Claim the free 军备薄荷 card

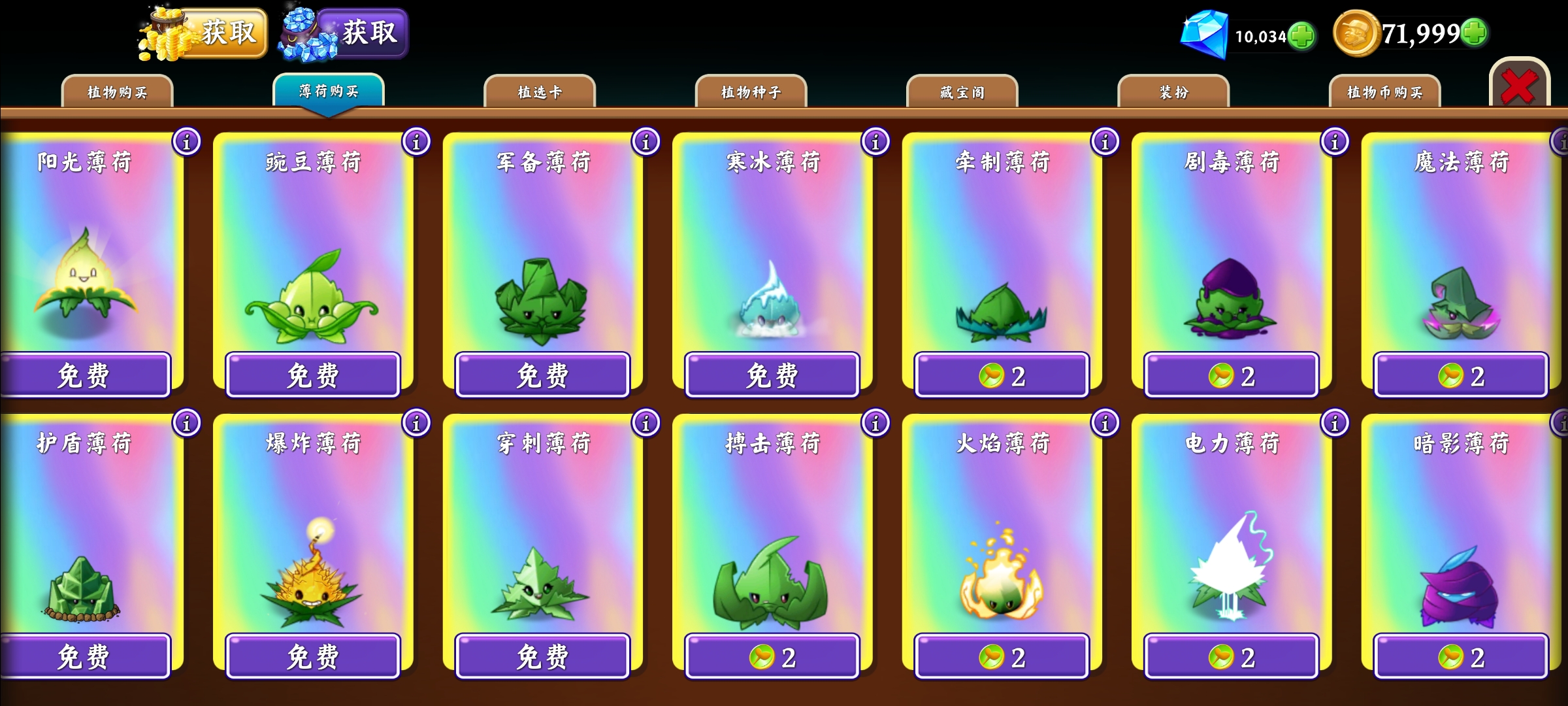coord(542,375)
